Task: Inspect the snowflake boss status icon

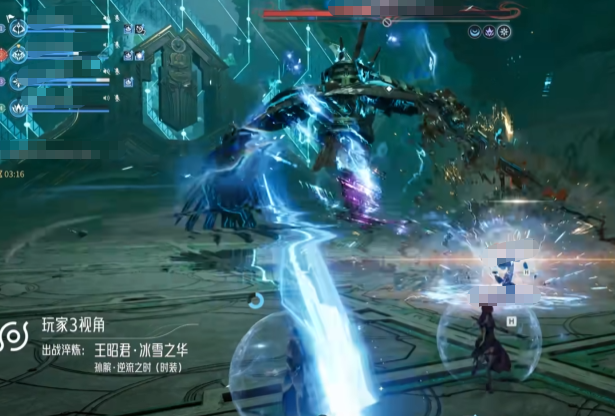Action: tap(504, 32)
